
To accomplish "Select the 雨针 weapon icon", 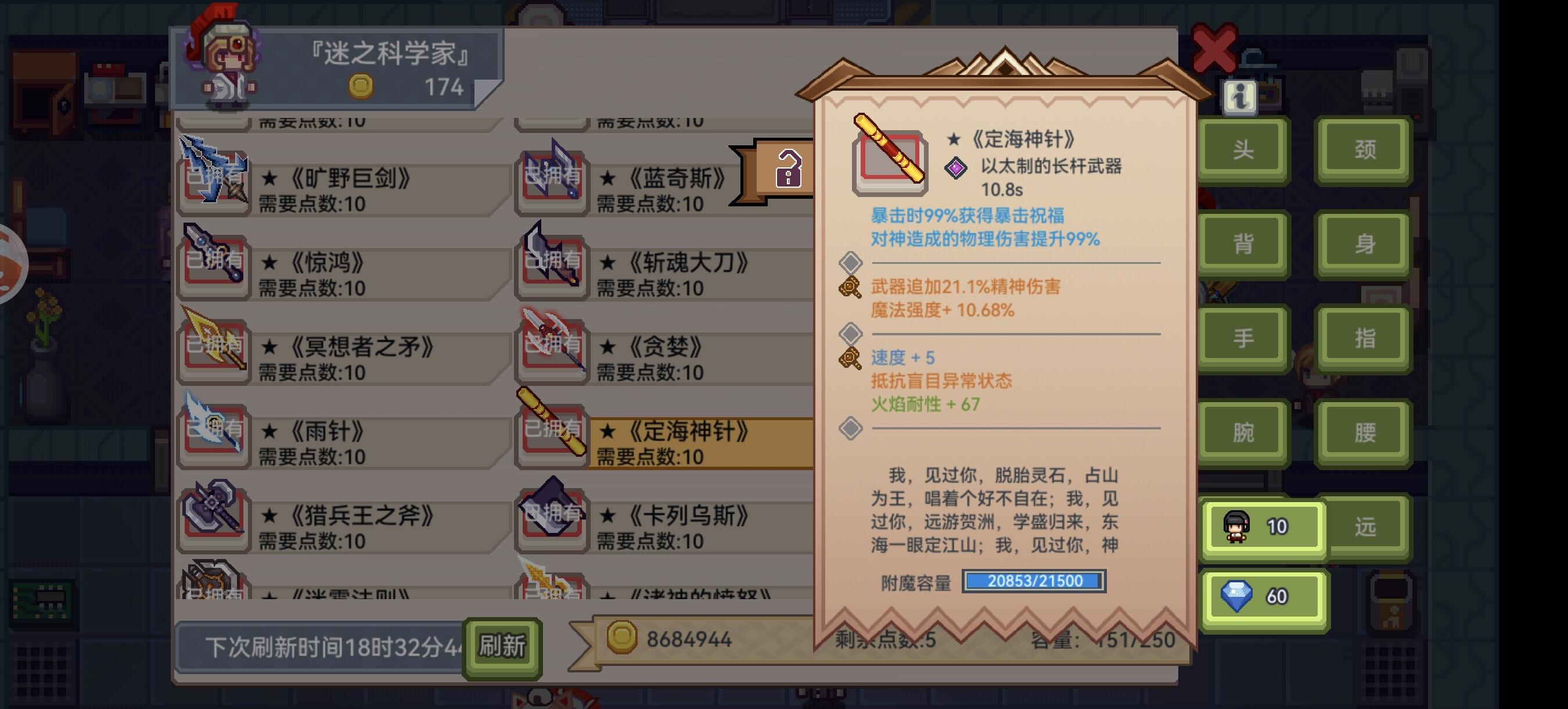I will click(x=214, y=434).
